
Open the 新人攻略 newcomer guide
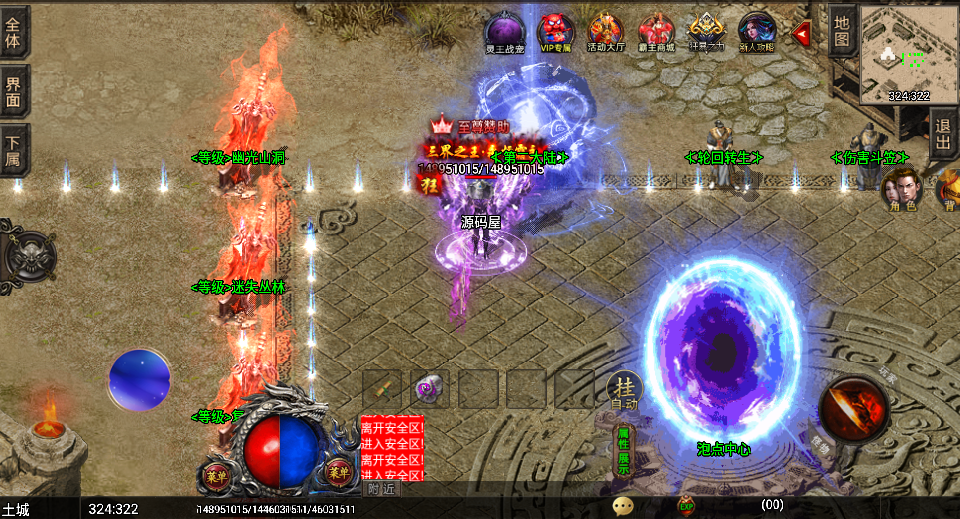(757, 31)
